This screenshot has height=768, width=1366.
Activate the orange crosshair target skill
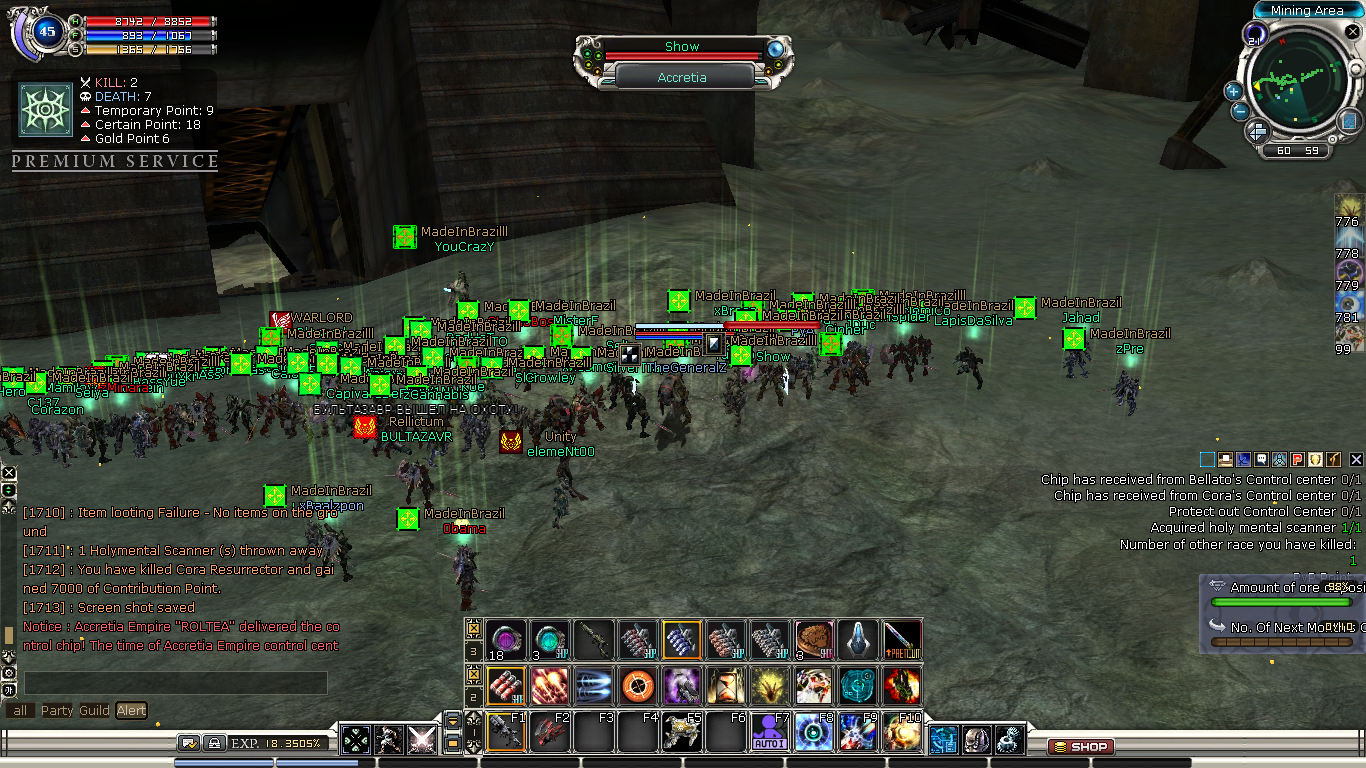(637, 686)
